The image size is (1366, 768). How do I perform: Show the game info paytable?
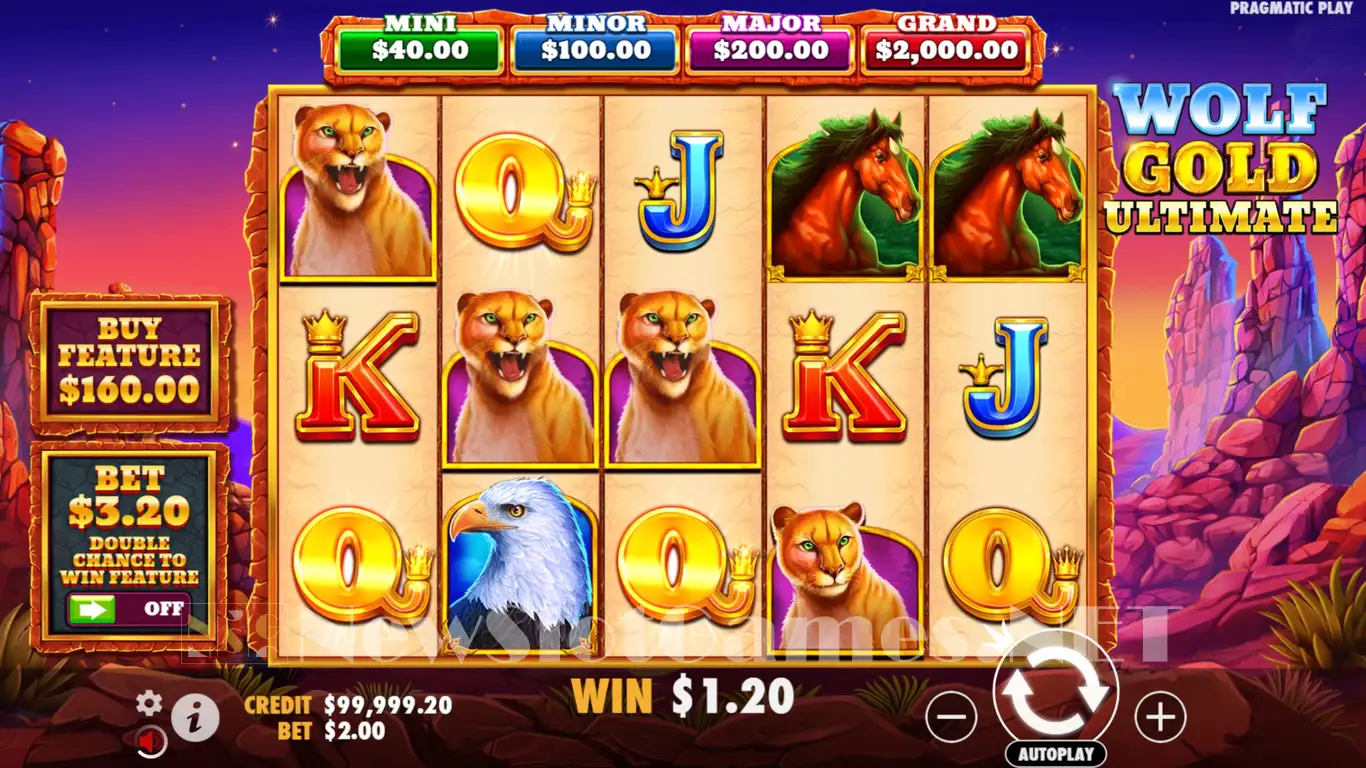click(x=195, y=716)
